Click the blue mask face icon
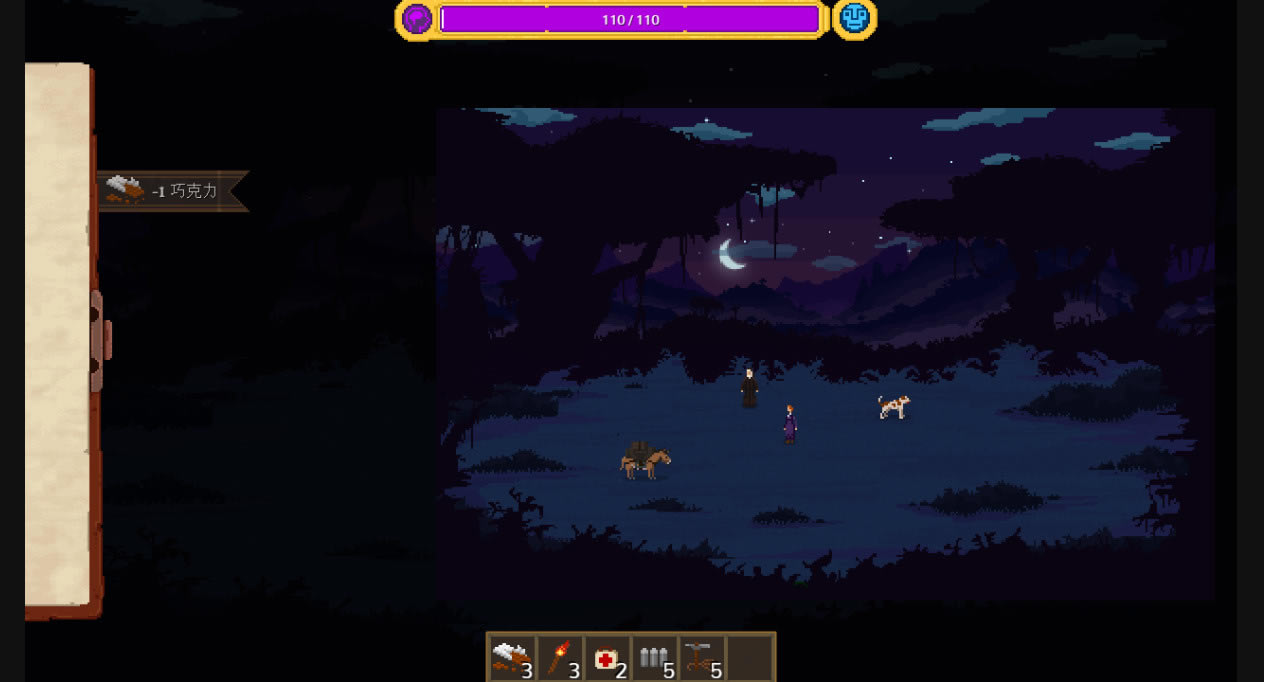The image size is (1264, 682). (x=854, y=19)
